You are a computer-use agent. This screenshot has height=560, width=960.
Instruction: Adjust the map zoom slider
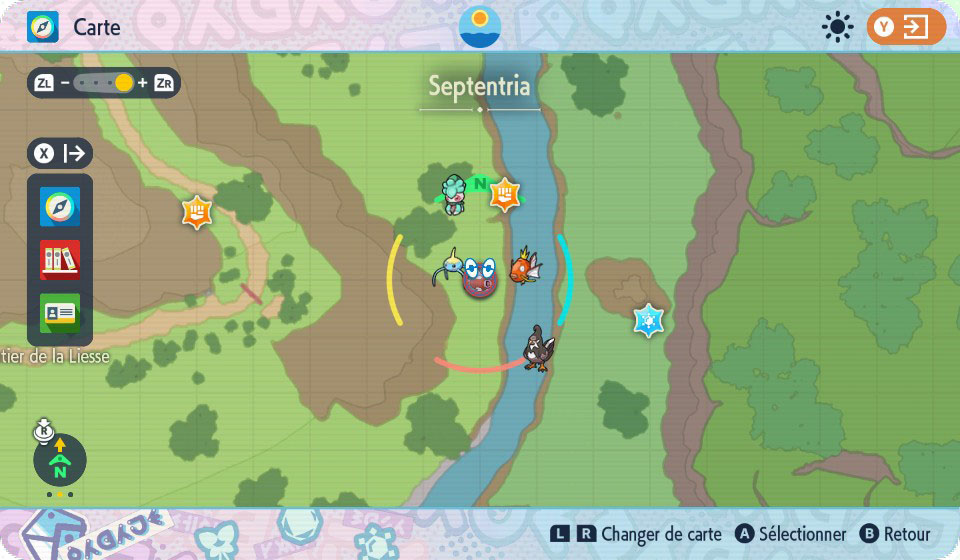pos(104,83)
